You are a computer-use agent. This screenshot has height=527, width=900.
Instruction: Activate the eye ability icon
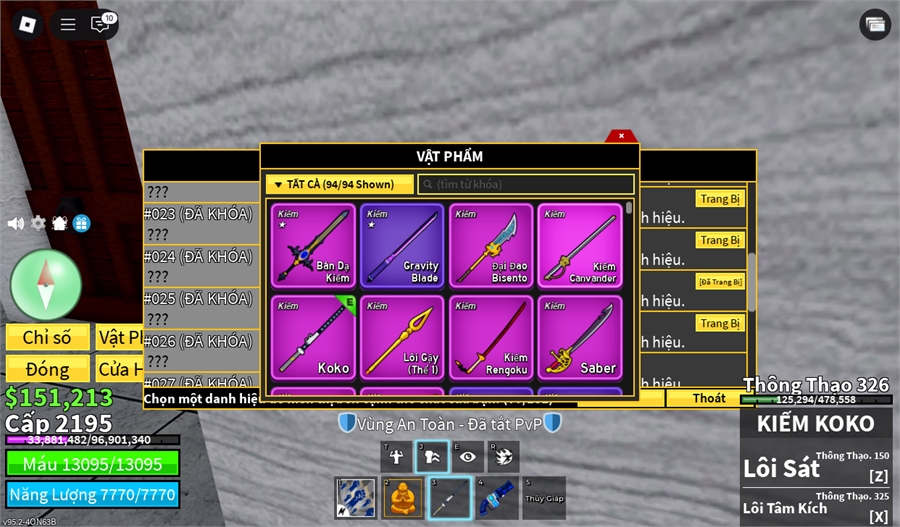pyautogui.click(x=467, y=456)
